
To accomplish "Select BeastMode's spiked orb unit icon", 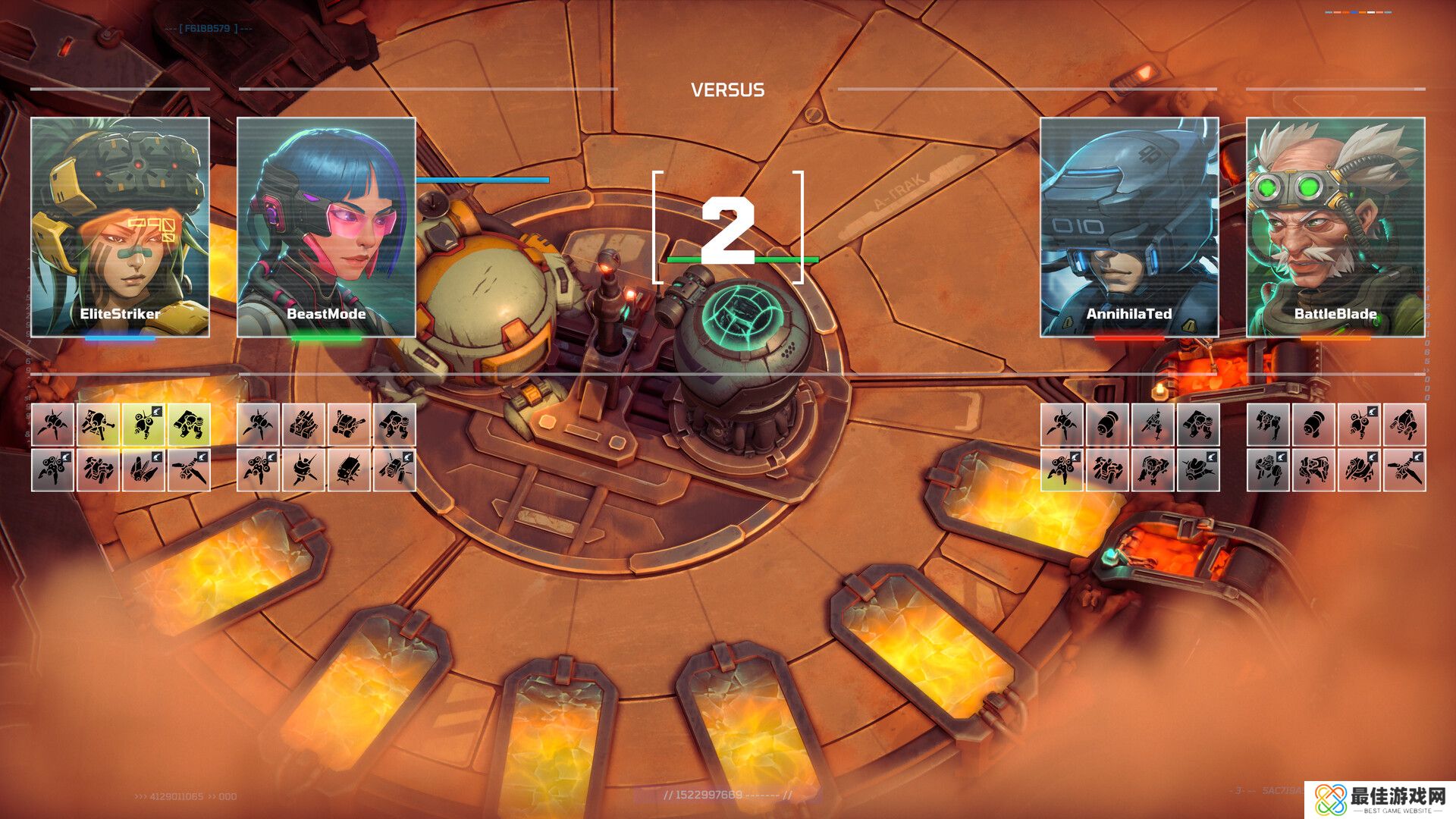I will pos(303,470).
